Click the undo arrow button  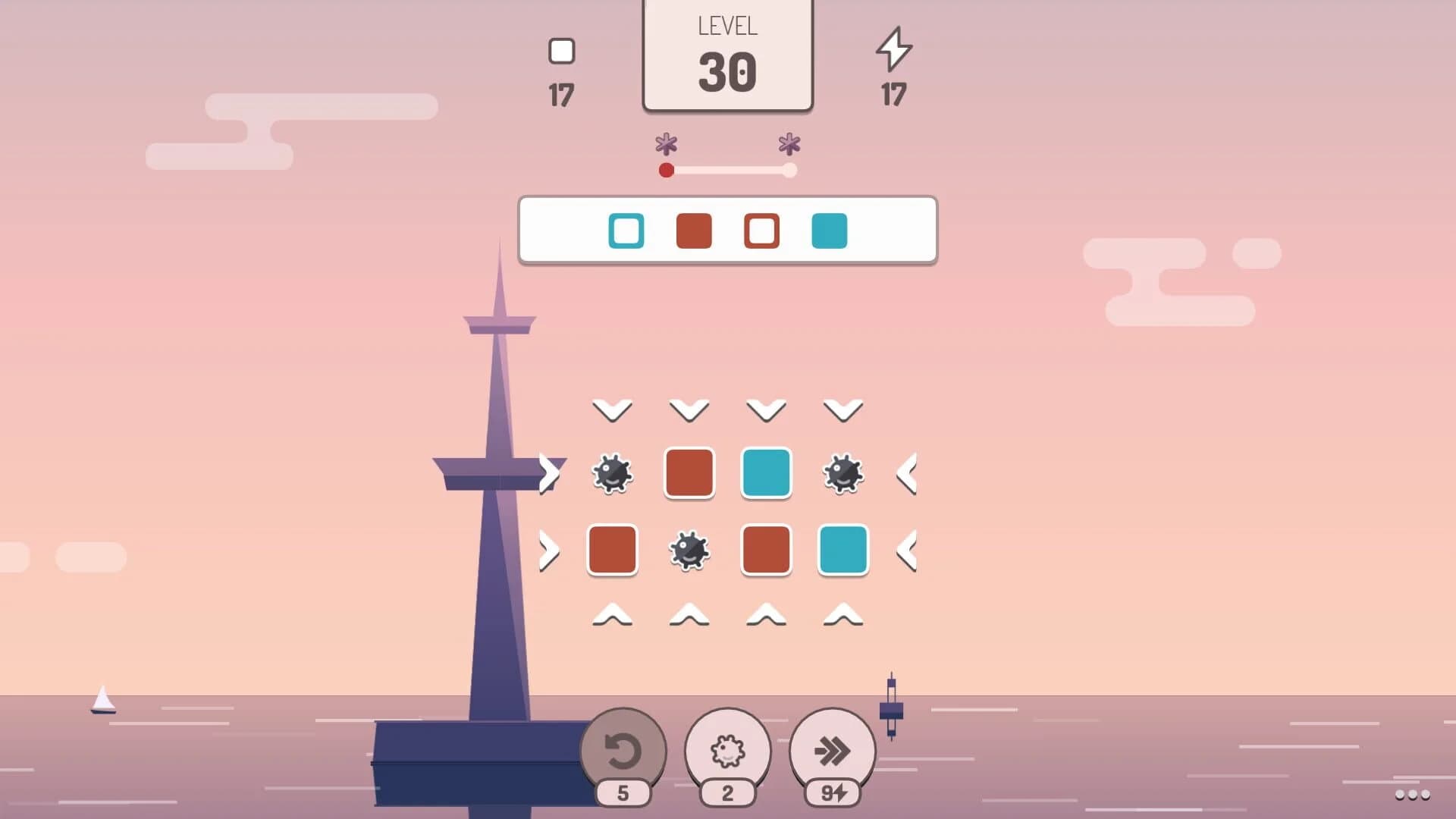click(x=622, y=751)
